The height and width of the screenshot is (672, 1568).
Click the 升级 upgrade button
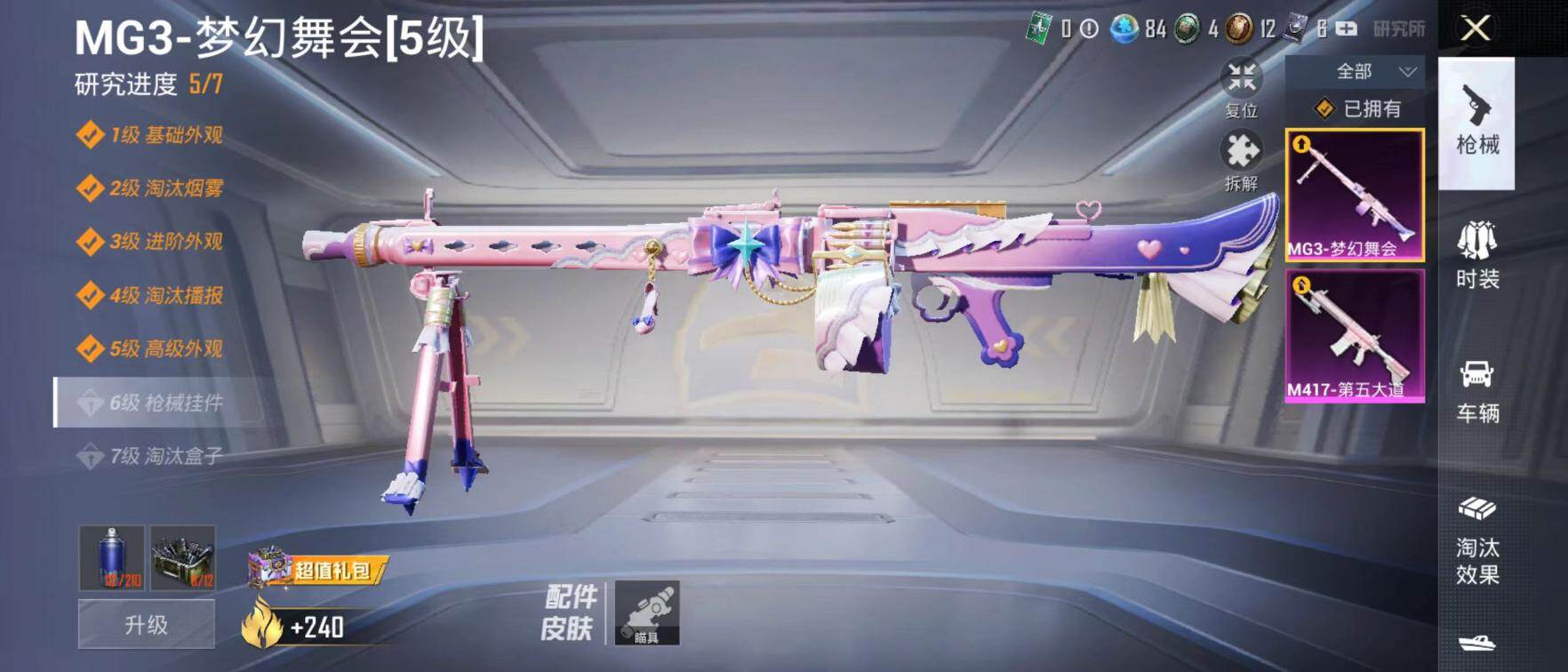(x=147, y=625)
